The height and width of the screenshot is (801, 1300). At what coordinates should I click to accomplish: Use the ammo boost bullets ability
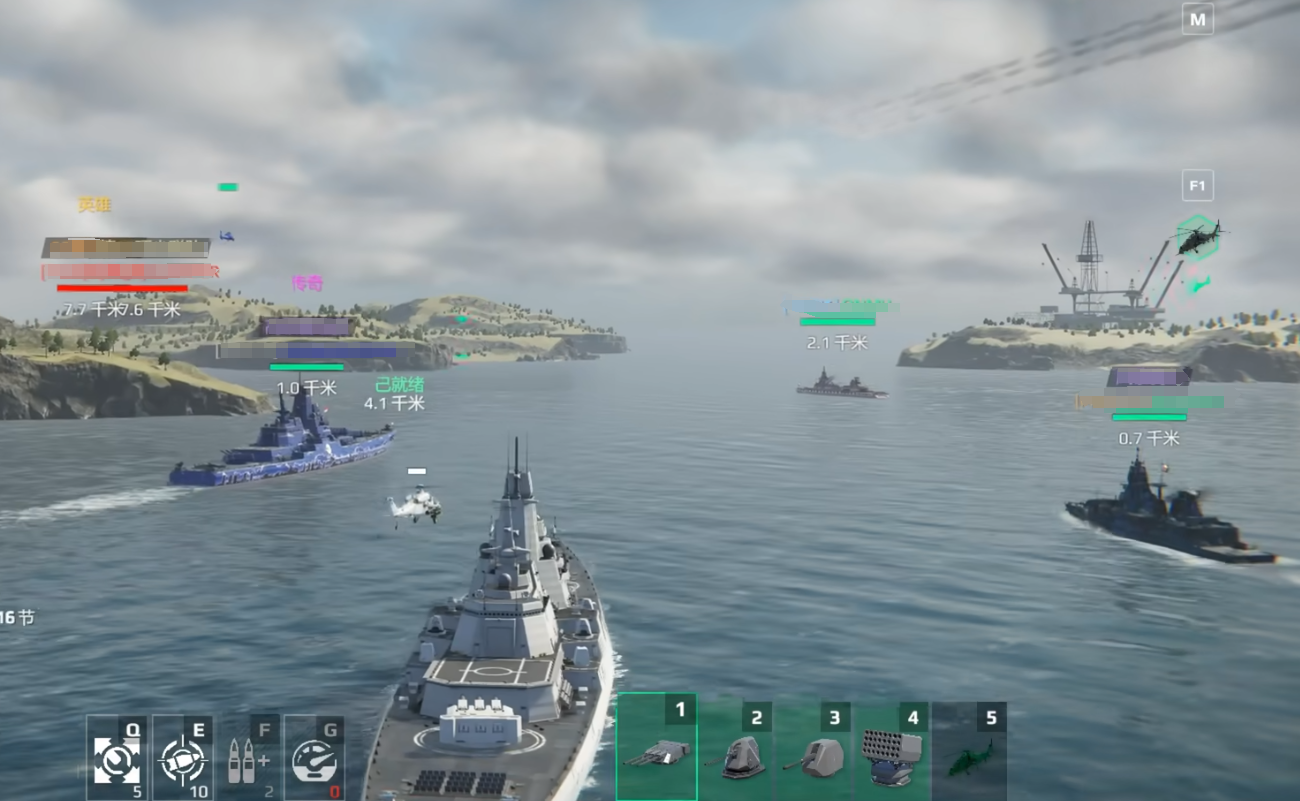(248, 758)
